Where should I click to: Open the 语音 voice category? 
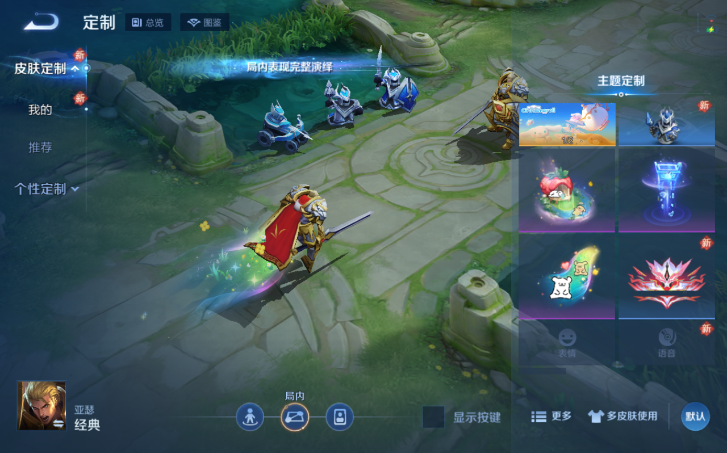tap(666, 342)
